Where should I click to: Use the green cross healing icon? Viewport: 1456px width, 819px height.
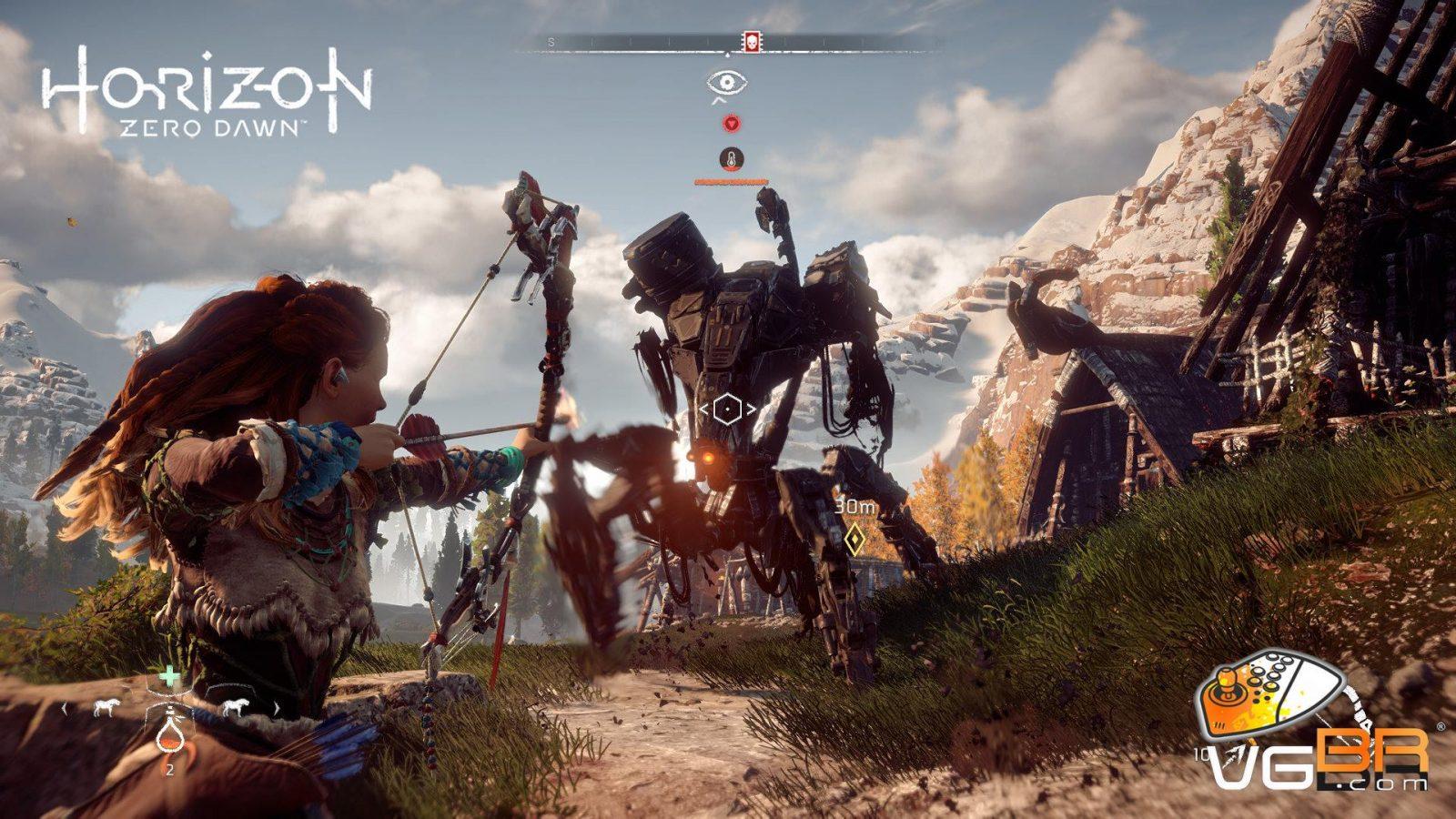click(x=169, y=676)
